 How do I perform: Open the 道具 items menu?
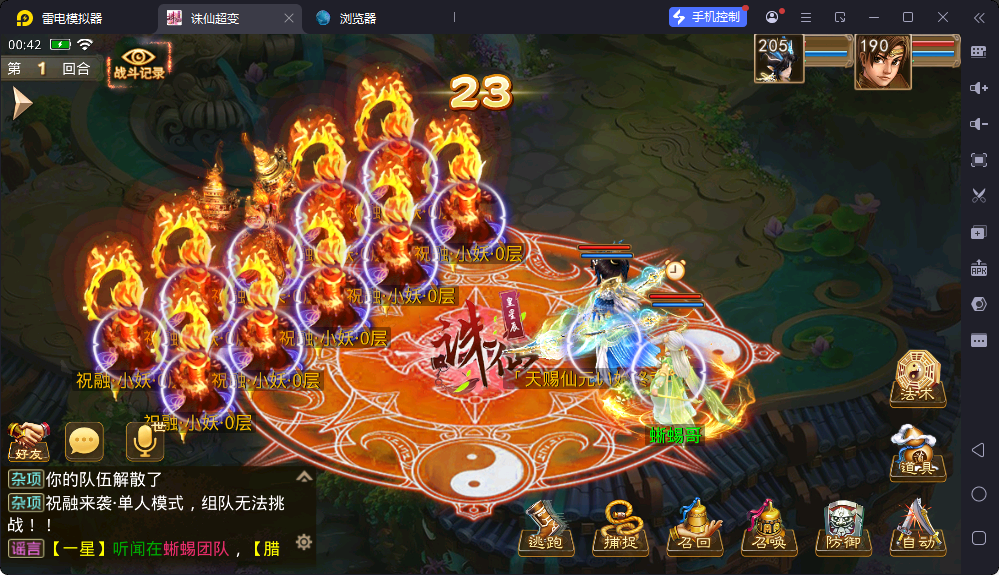(x=918, y=453)
